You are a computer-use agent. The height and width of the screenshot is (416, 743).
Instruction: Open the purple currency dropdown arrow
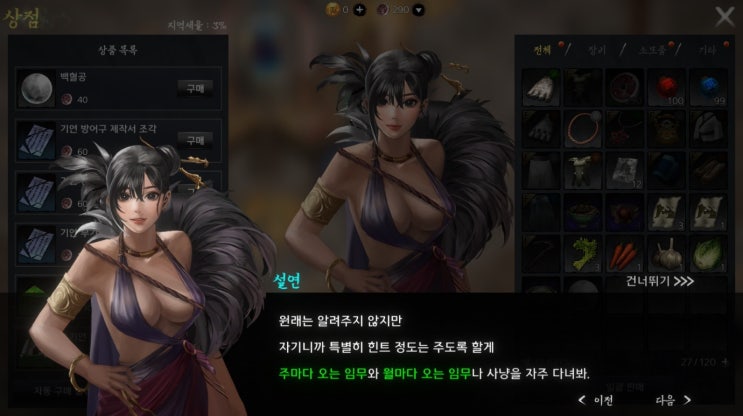tap(417, 9)
